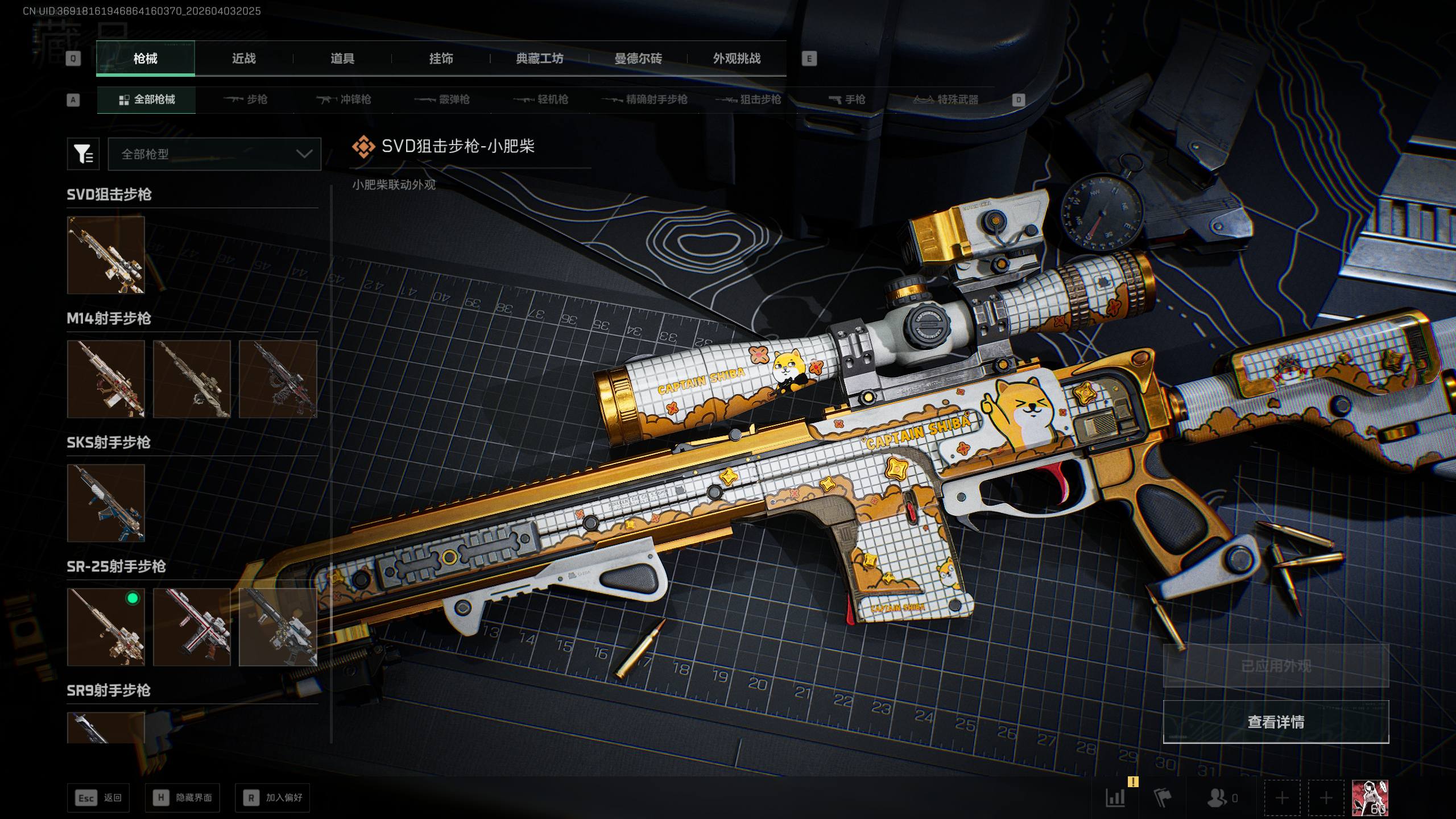This screenshot has width=1456, height=819.
Task: Filter weapons by 步枪 rifles
Action: [x=245, y=100]
